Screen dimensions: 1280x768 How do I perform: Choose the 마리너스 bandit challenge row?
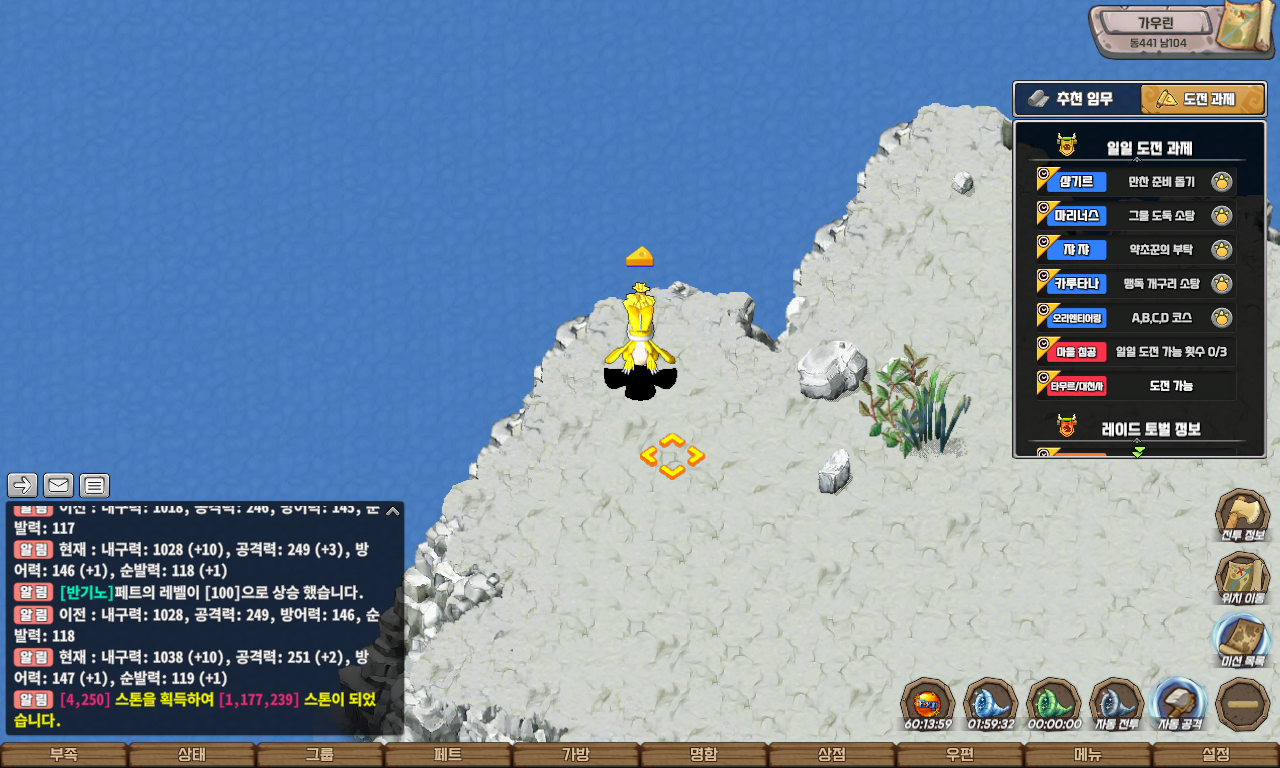1135,215
